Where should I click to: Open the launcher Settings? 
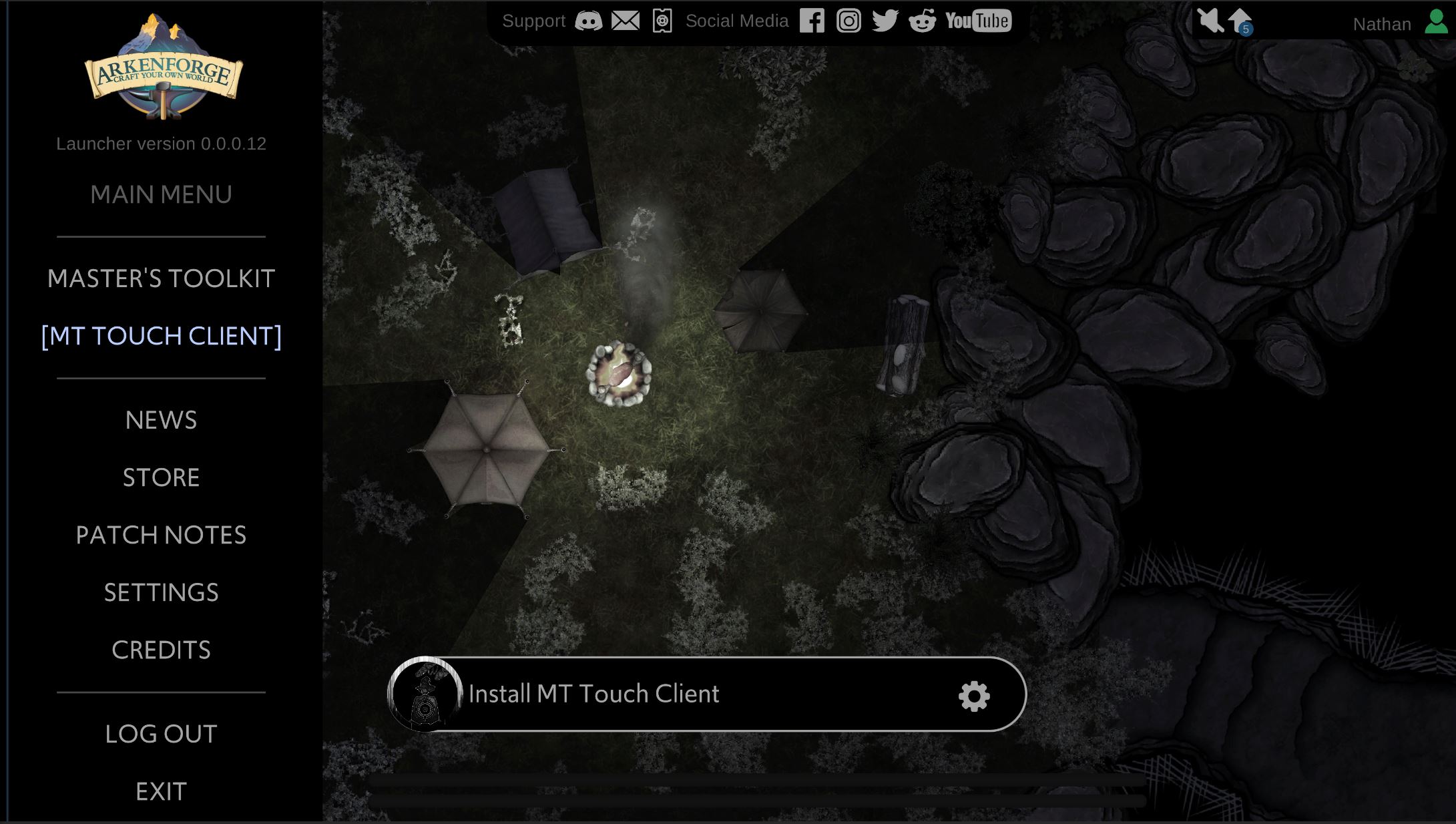(161, 592)
